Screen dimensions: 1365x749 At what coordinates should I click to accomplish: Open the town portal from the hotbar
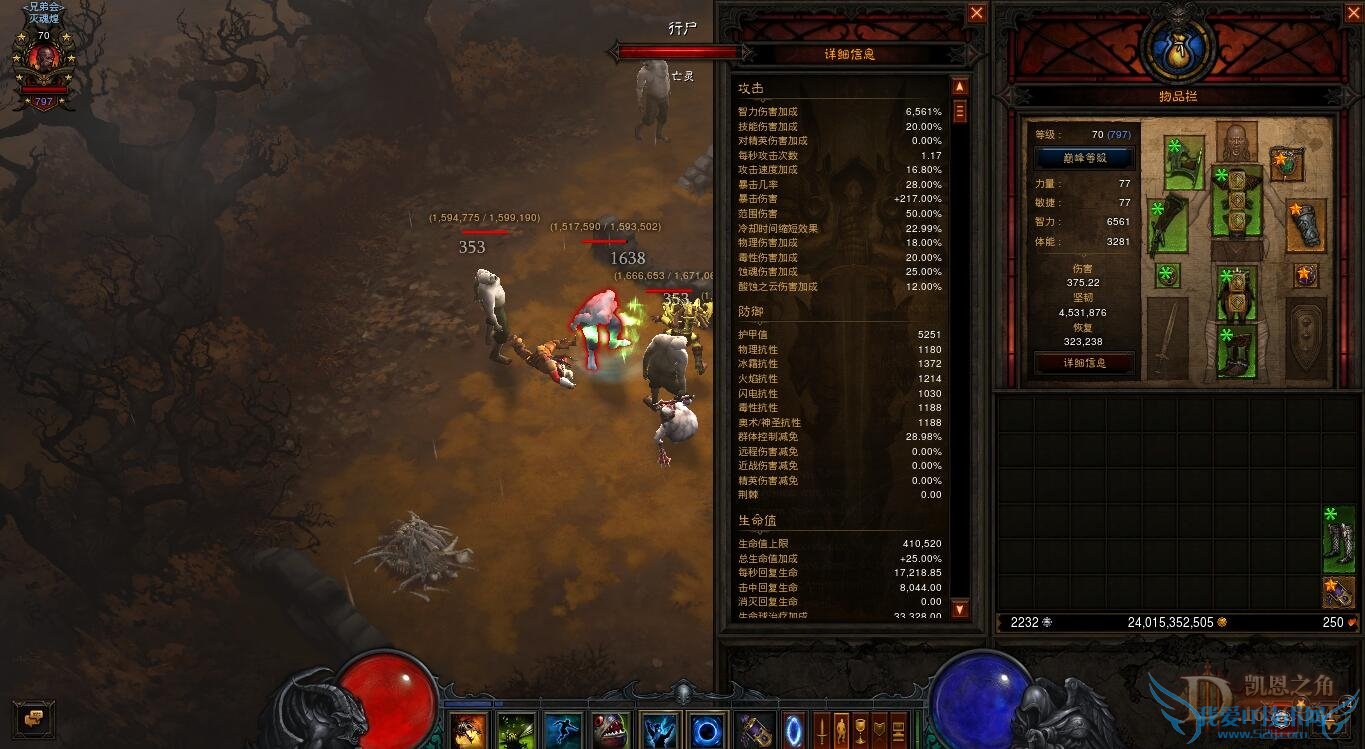794,729
